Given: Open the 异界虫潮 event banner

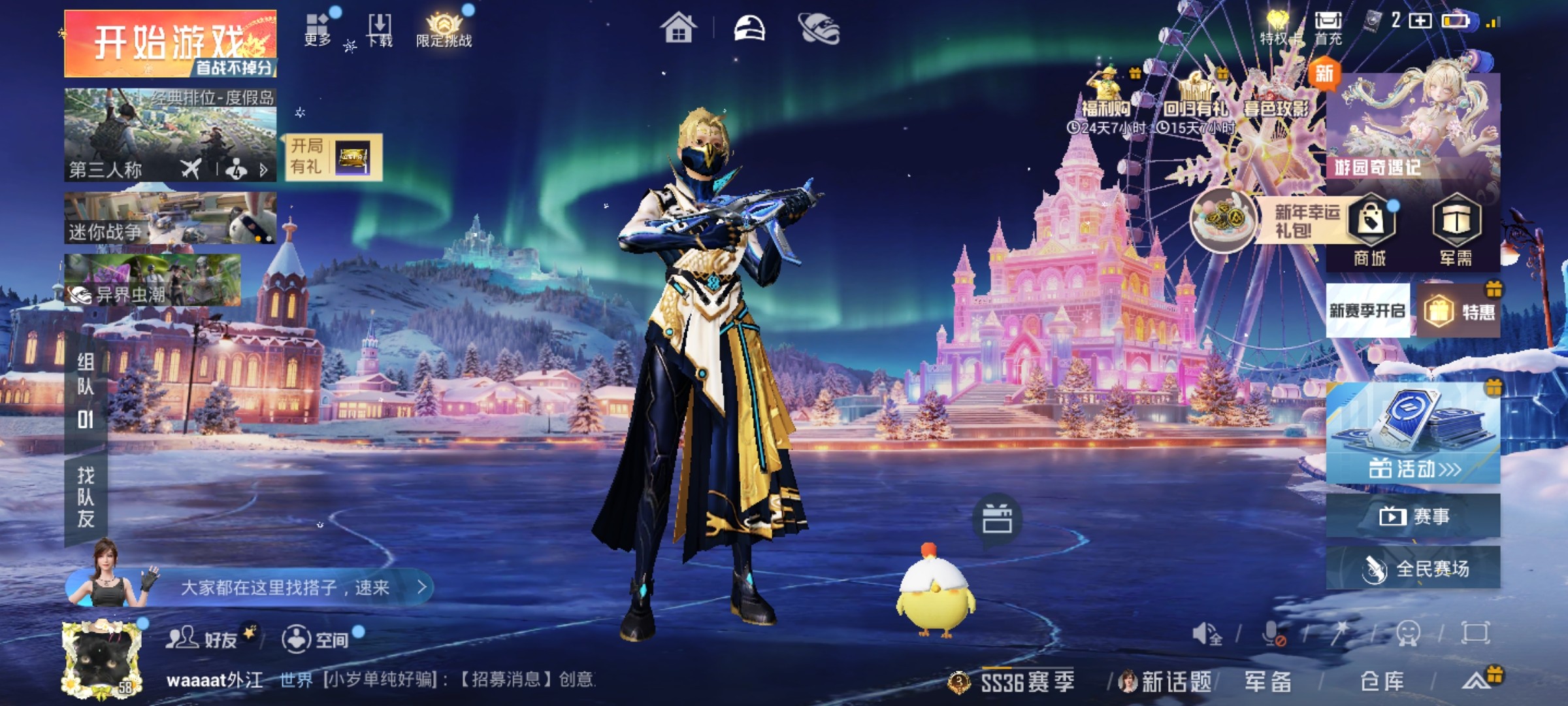Looking at the screenshot, I should (x=152, y=280).
